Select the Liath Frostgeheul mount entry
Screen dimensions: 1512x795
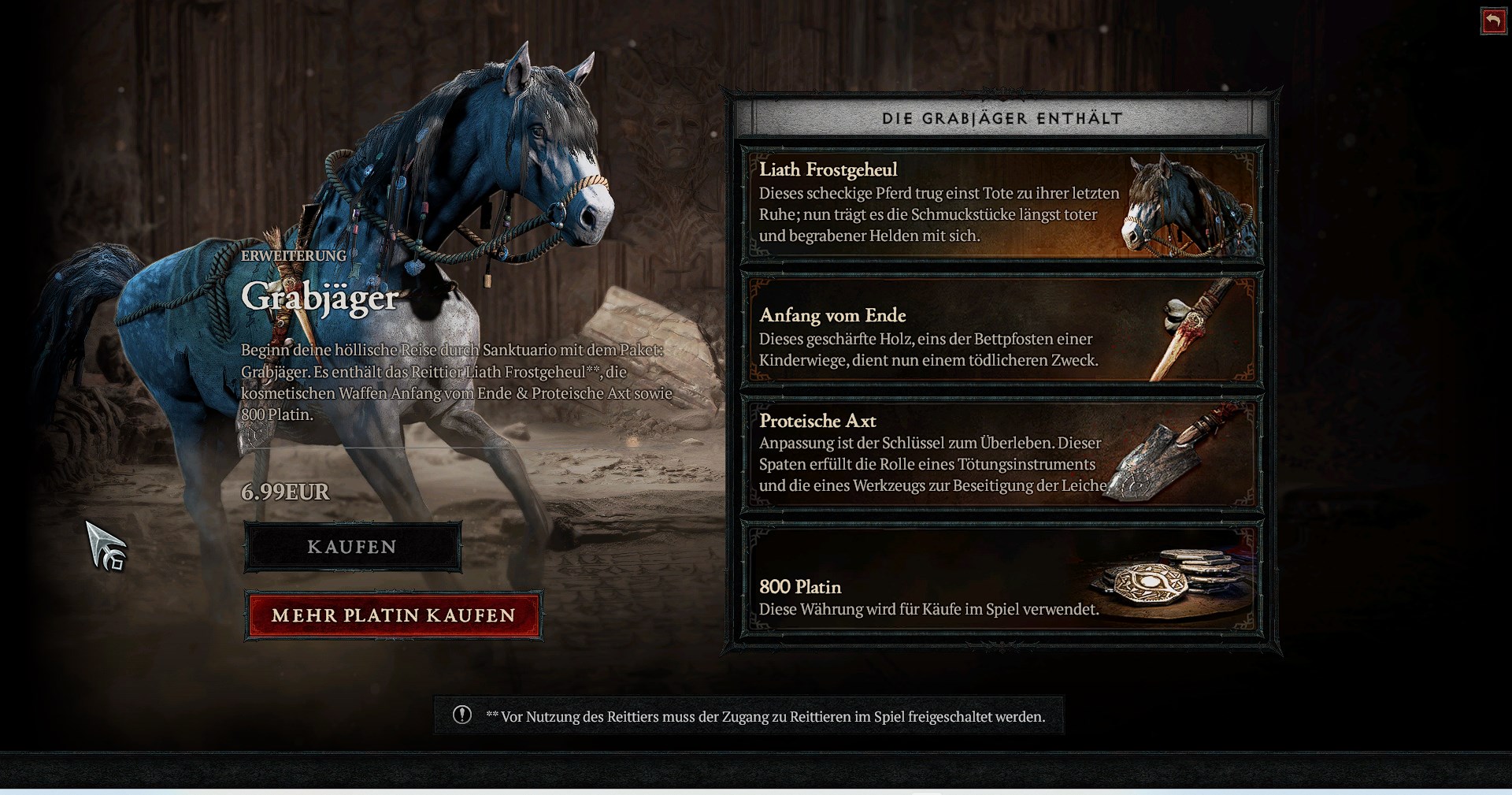pos(1001,205)
